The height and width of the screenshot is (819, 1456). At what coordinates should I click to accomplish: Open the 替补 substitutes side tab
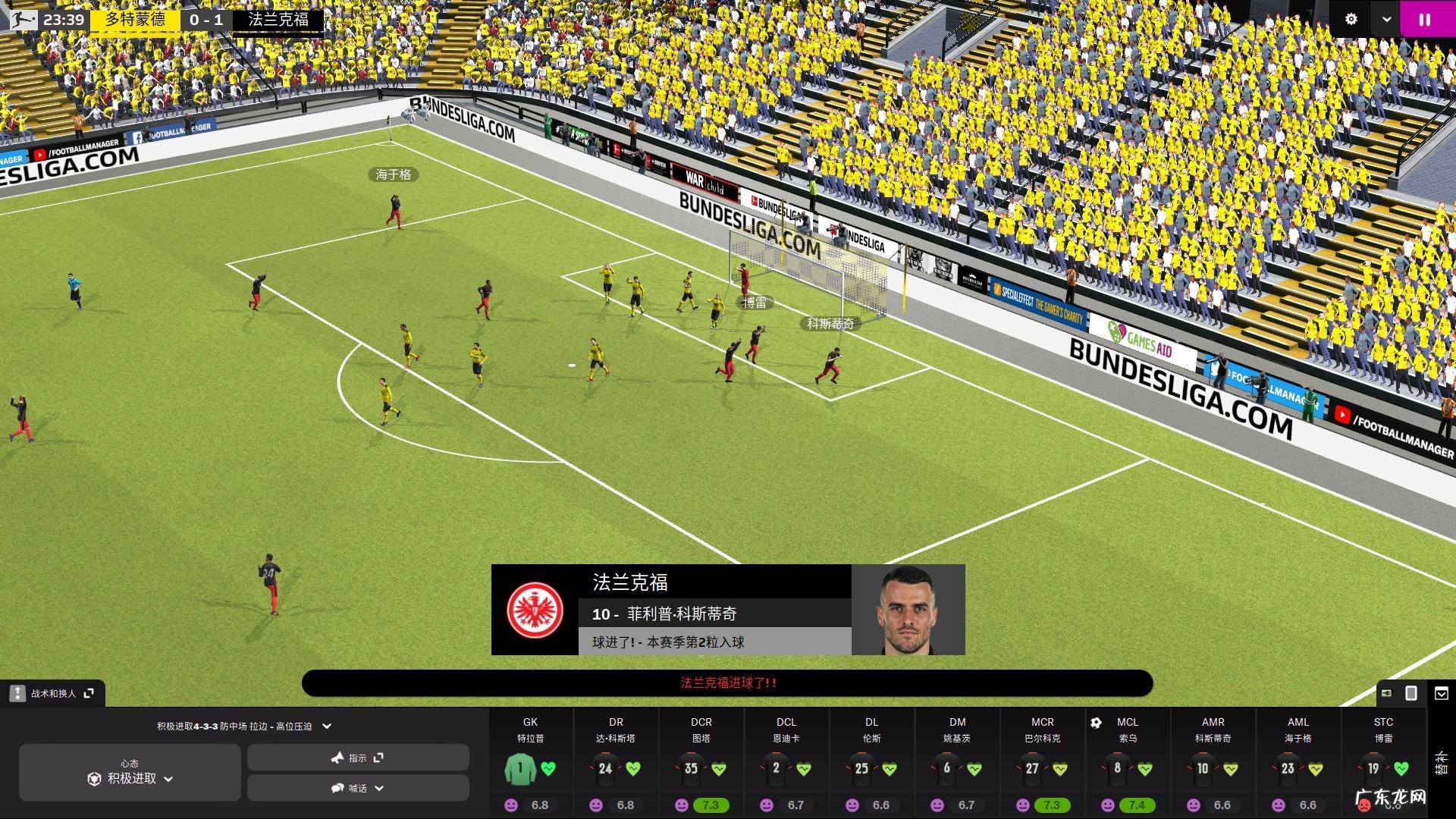[x=1441, y=762]
